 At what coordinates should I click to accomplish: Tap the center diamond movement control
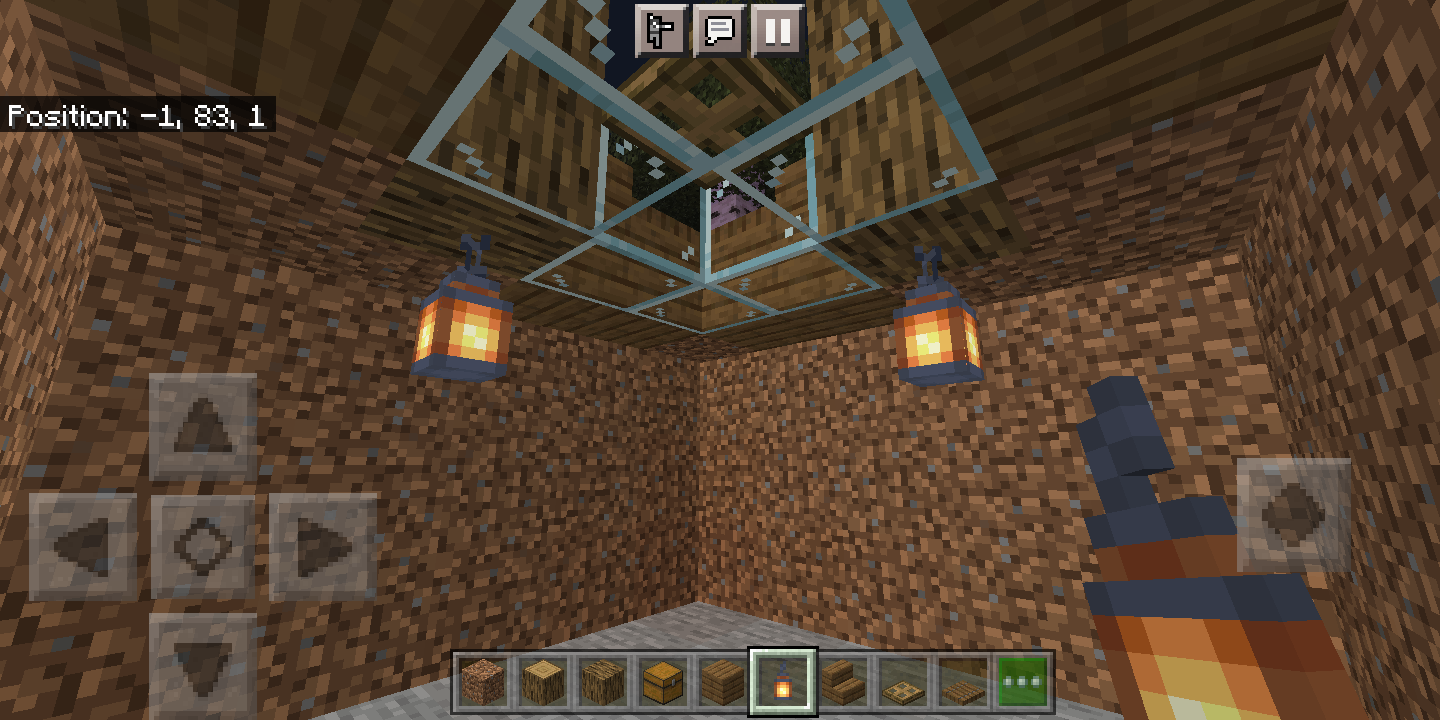pyautogui.click(x=202, y=543)
